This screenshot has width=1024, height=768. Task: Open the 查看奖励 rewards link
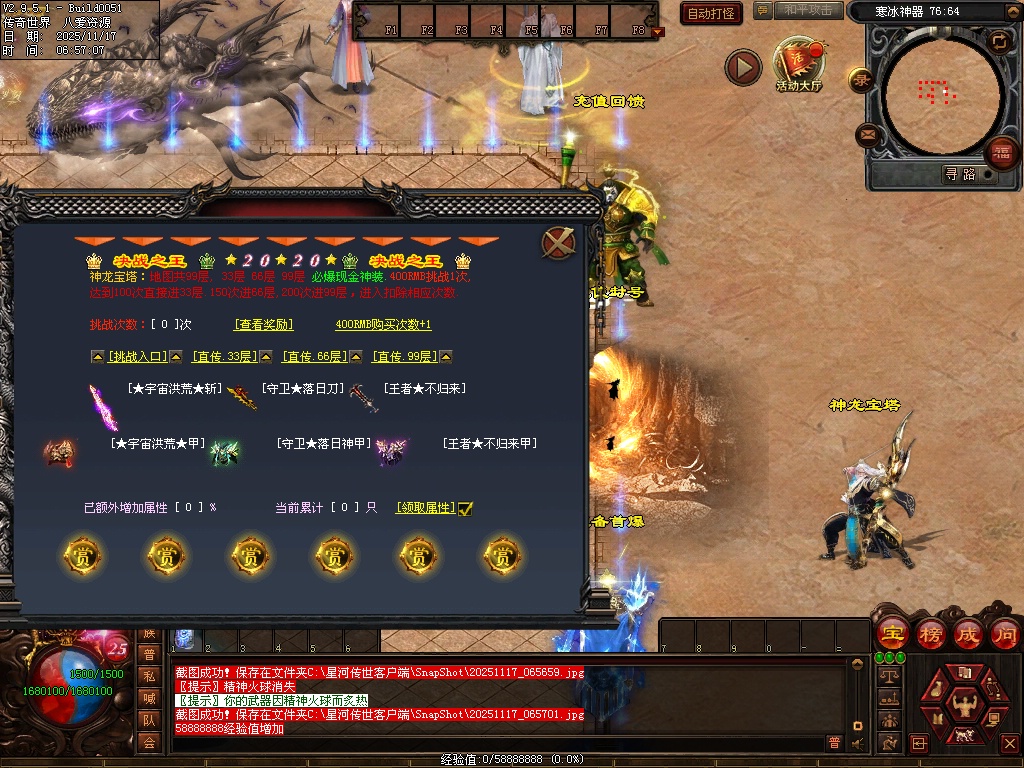click(x=264, y=325)
